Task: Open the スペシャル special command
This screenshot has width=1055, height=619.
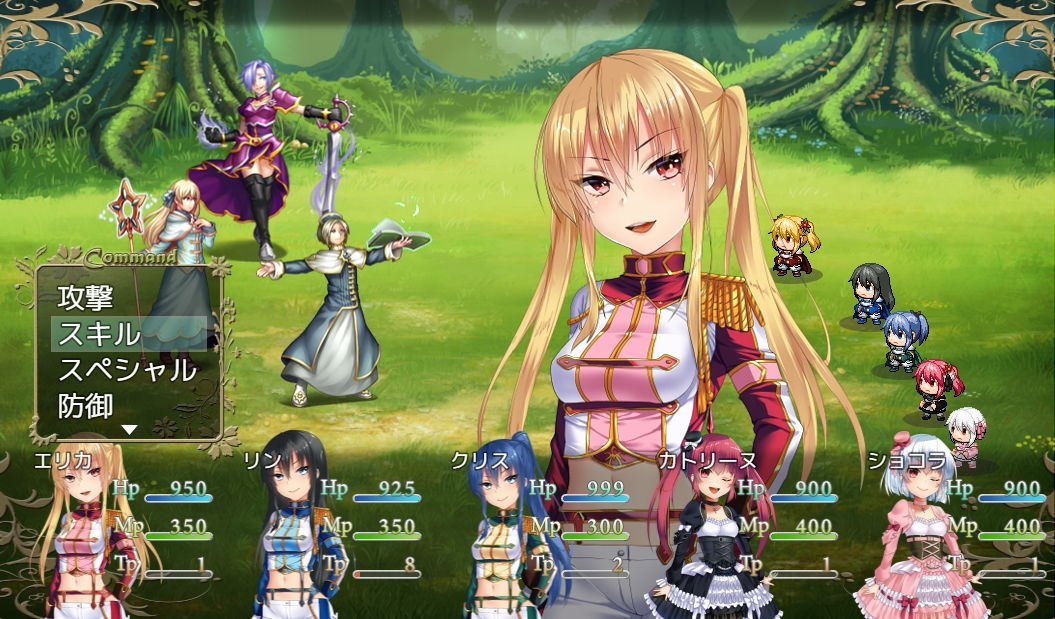Action: tap(127, 370)
